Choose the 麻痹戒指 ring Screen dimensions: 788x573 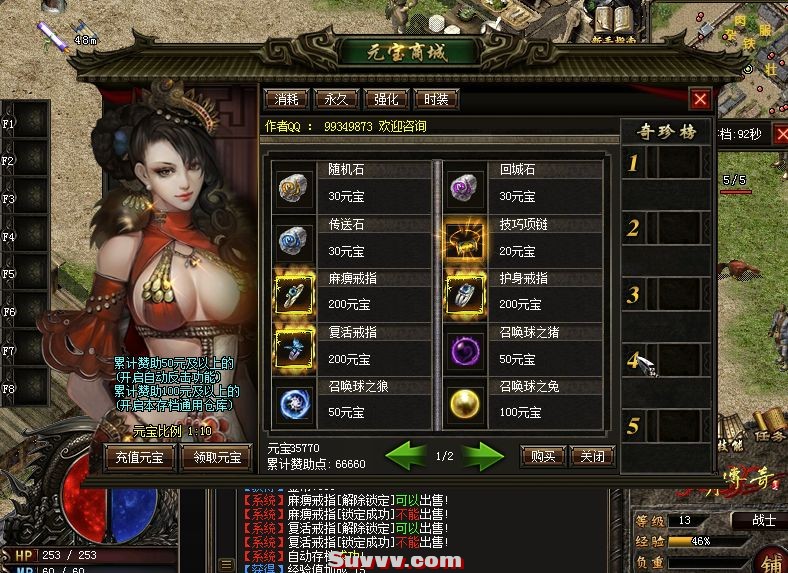click(x=294, y=295)
